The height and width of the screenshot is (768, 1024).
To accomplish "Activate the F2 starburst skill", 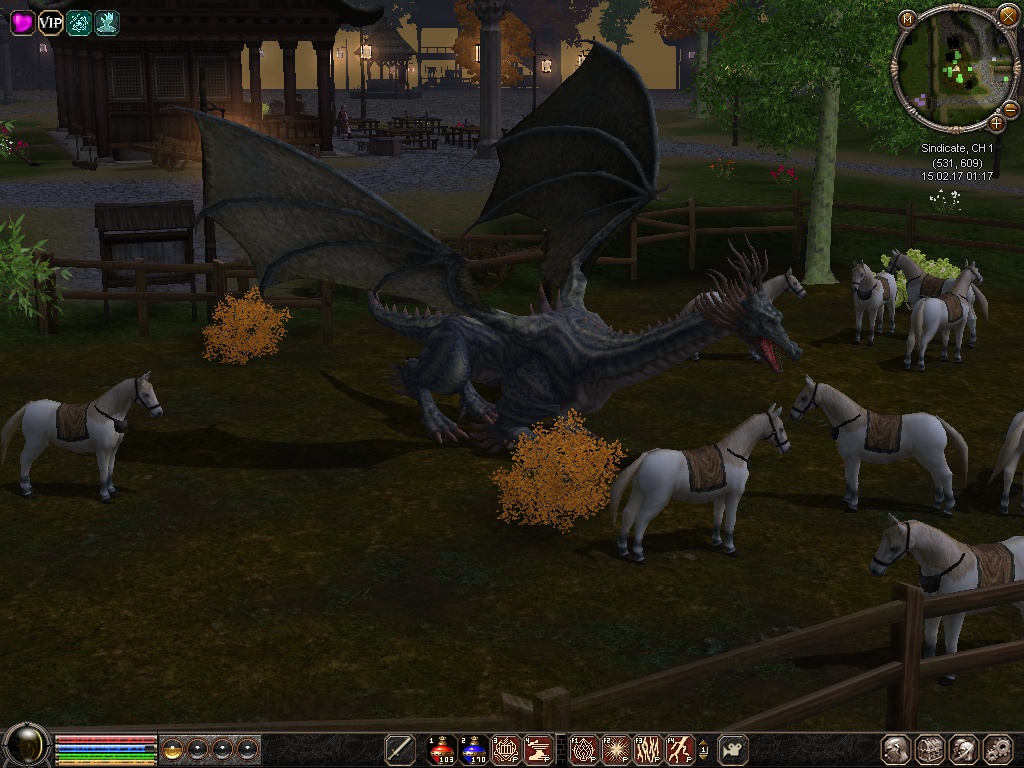I will 615,749.
